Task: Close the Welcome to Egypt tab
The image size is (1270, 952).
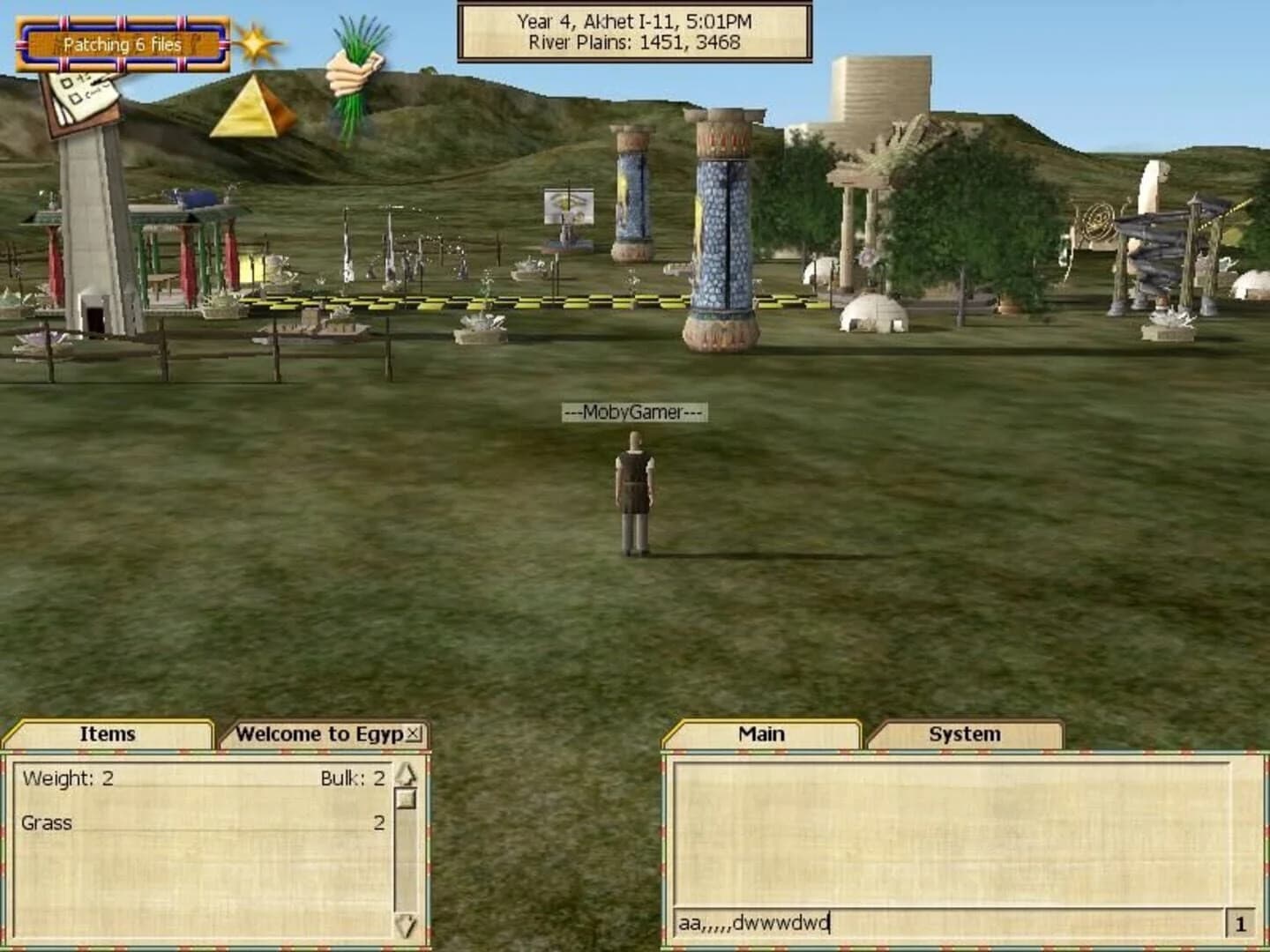Action: click(413, 733)
